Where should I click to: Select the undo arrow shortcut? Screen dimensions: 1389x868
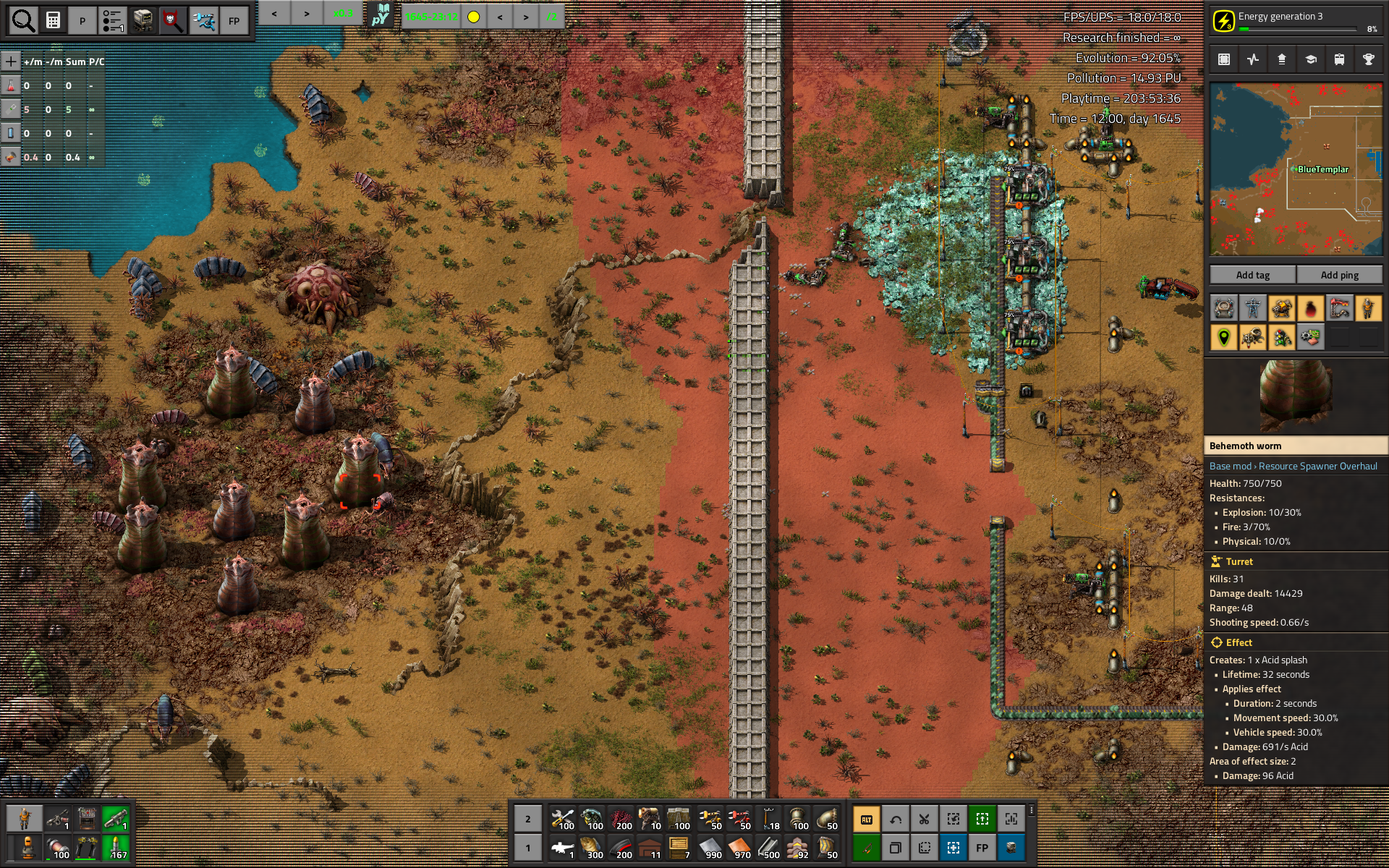(896, 820)
